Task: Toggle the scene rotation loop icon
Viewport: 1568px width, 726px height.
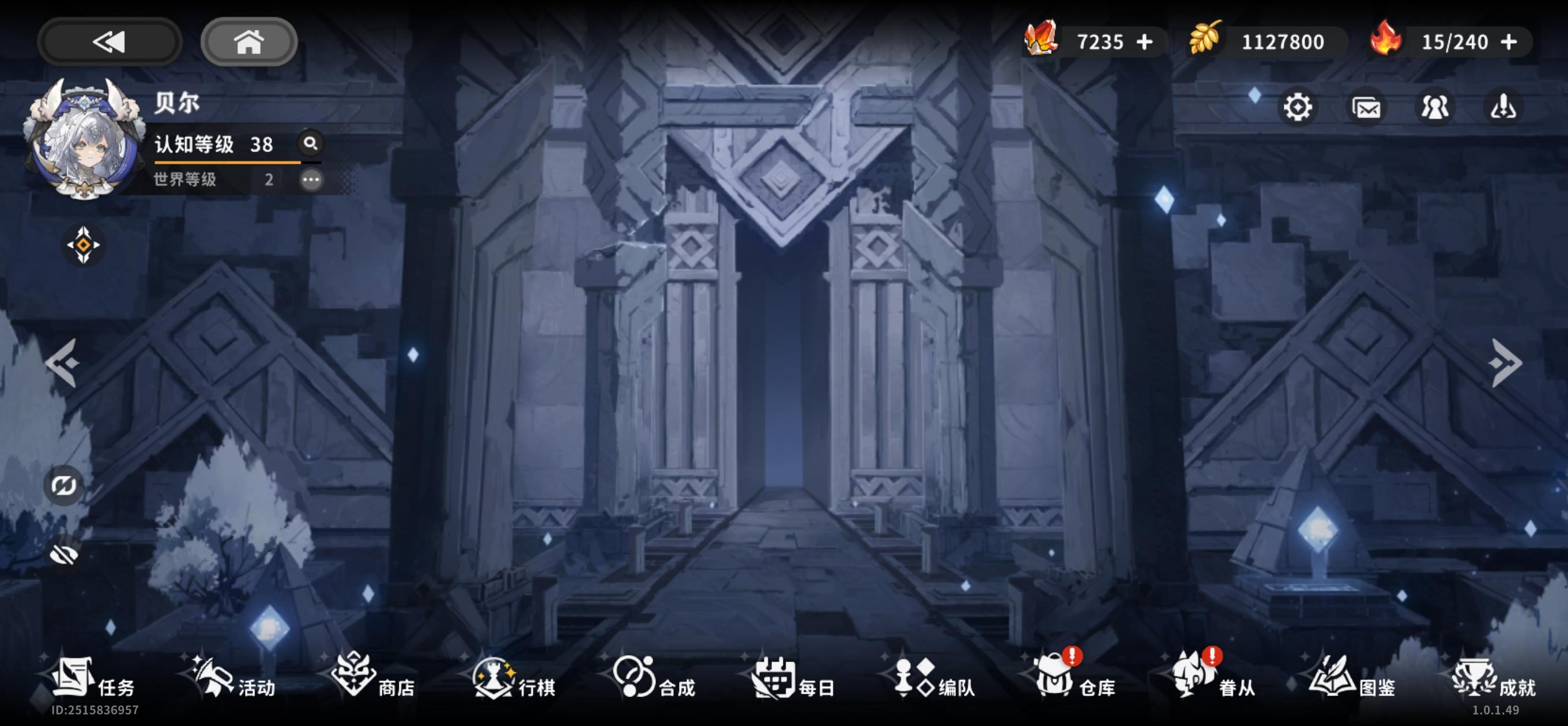Action: (x=63, y=486)
